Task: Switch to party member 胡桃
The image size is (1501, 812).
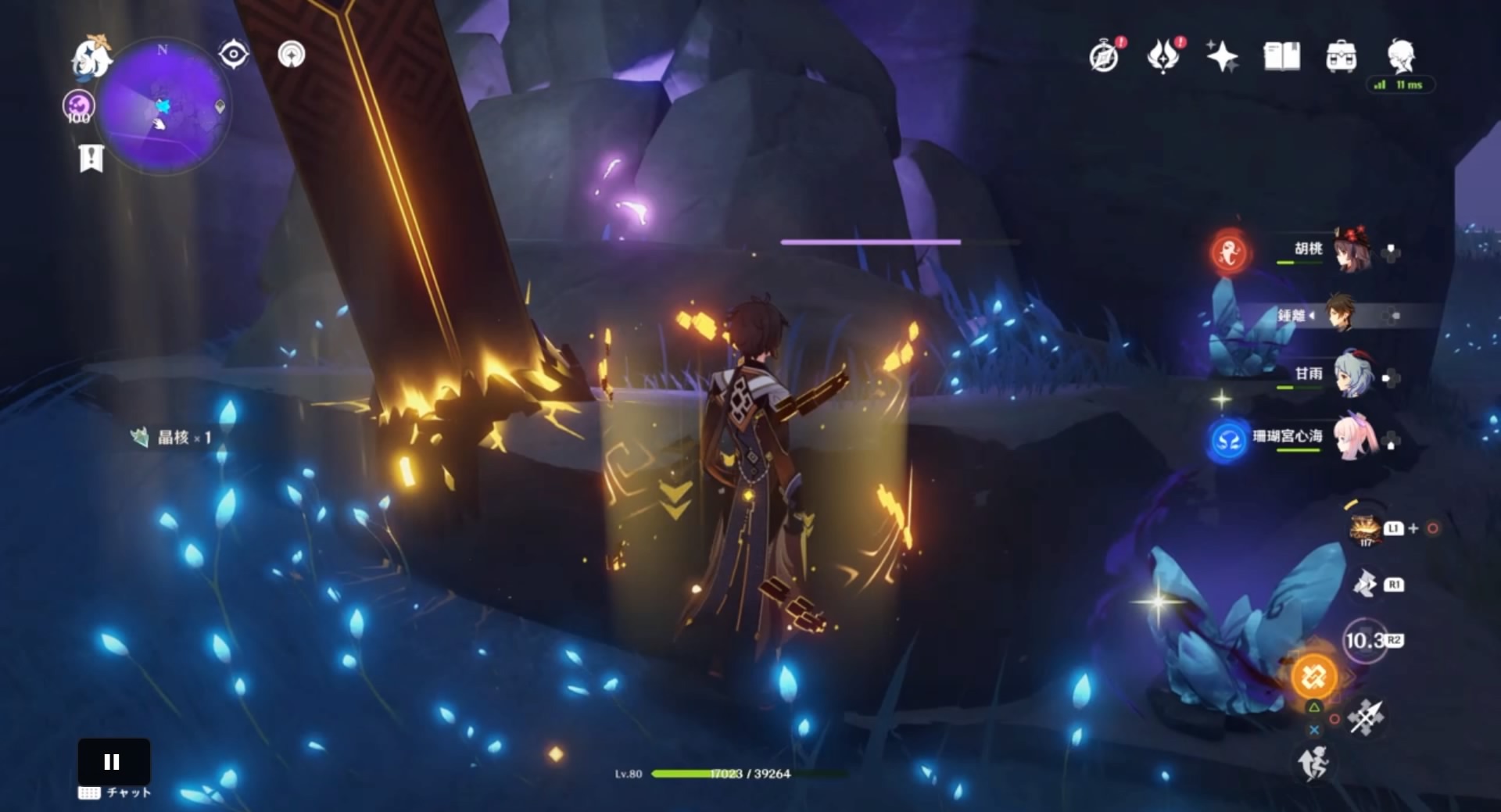Action: (1352, 252)
